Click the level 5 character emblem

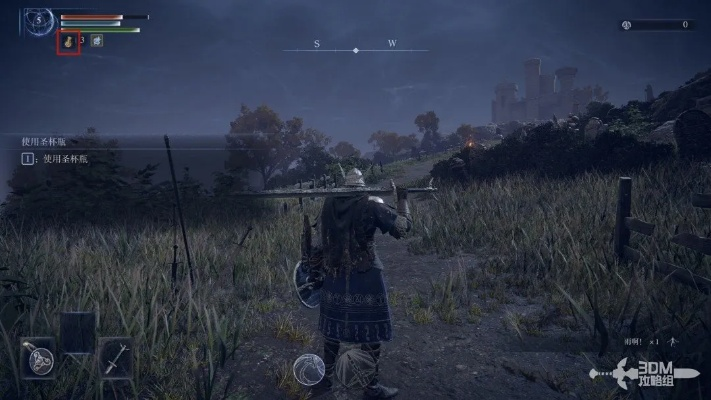pos(40,19)
